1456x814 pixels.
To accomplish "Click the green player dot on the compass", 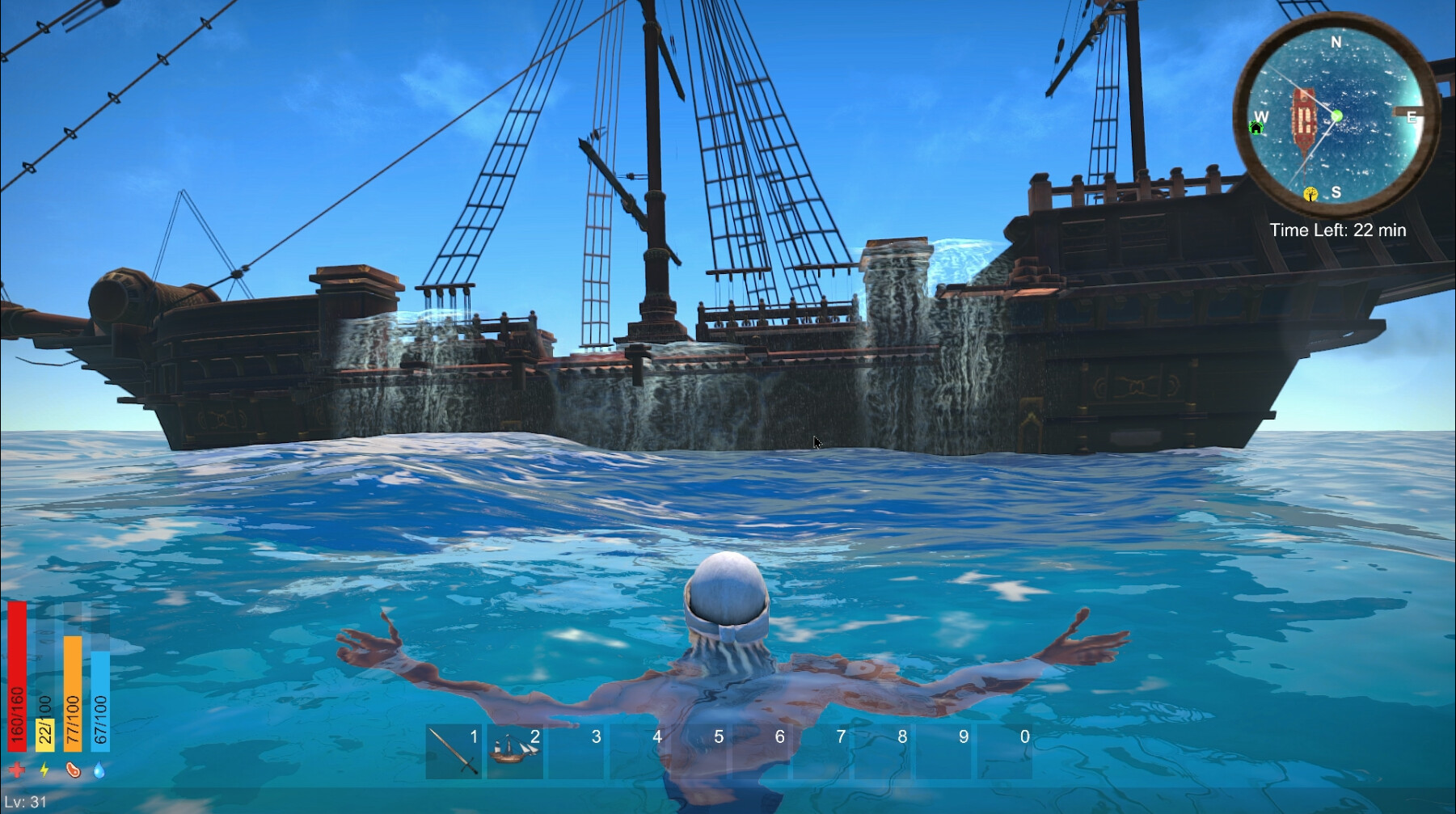I will [x=1337, y=116].
